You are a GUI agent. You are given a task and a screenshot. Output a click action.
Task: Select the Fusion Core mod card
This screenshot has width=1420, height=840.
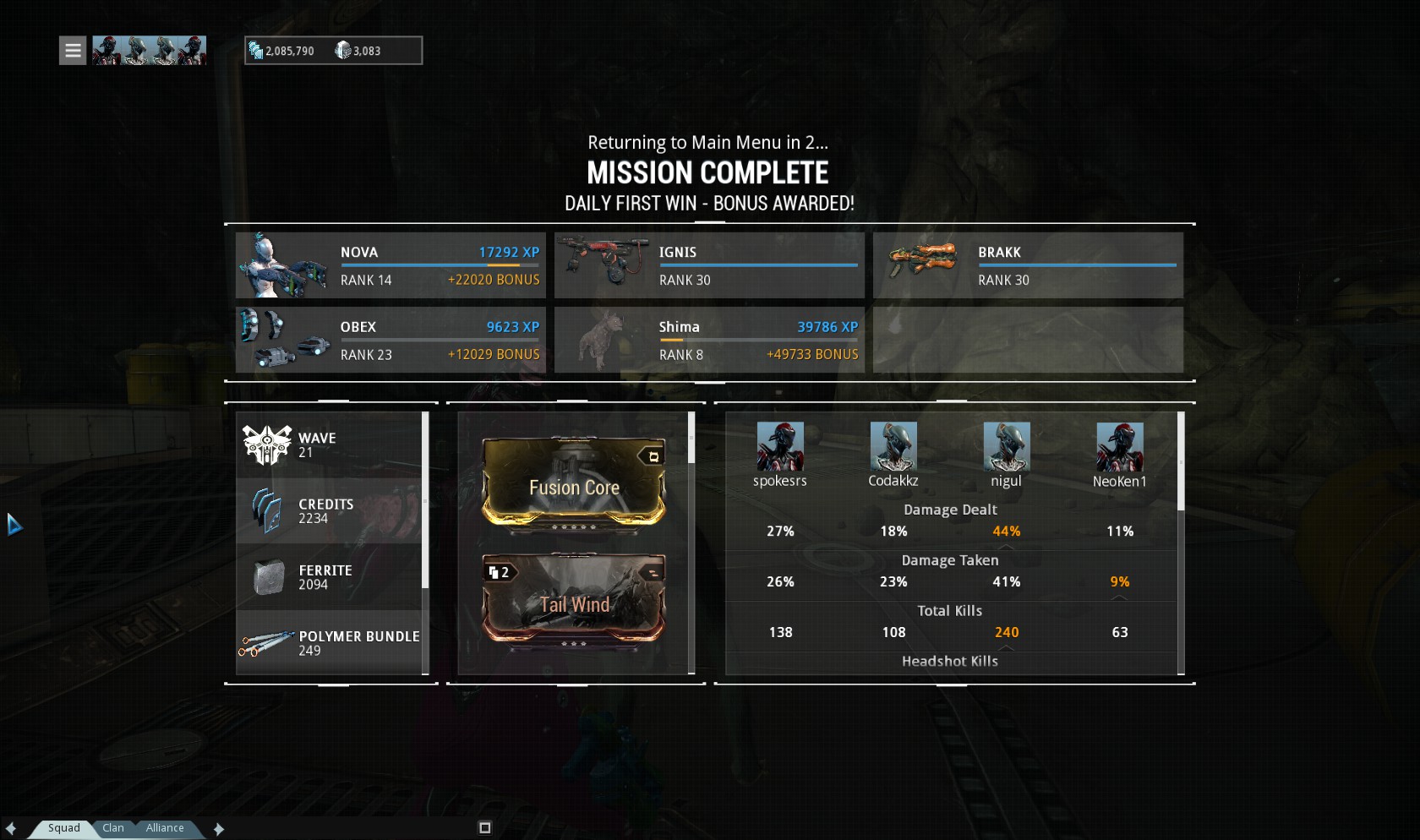point(574,483)
